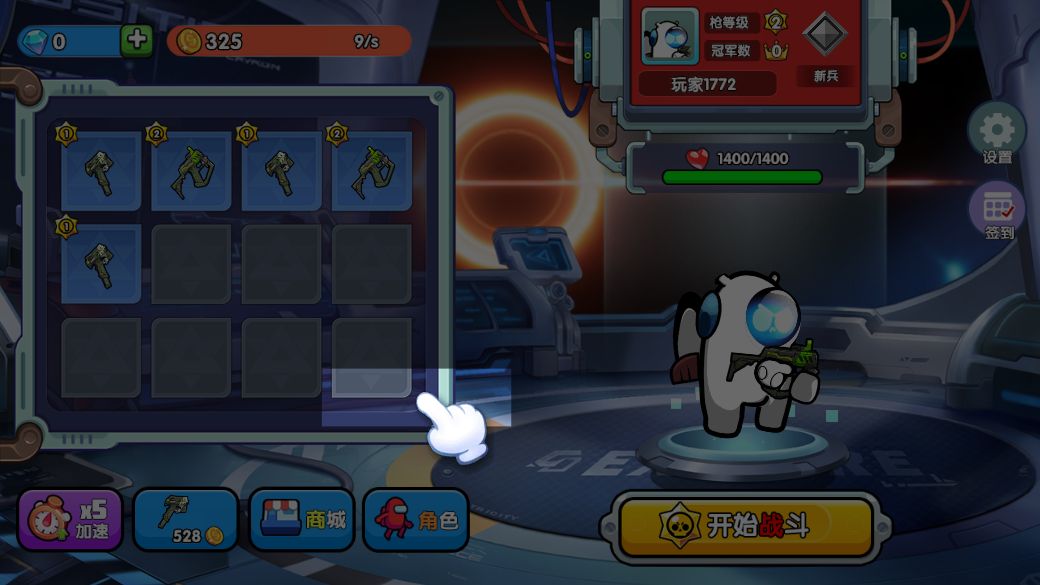Start the battle with 开始战斗 button
Viewport: 1040px width, 585px height.
pos(745,525)
